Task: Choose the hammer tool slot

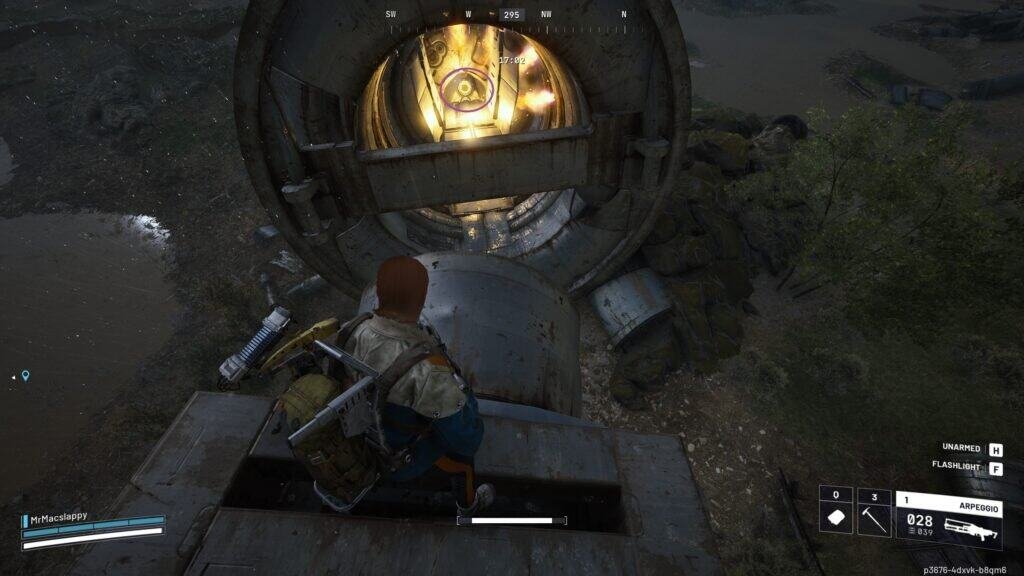Action: 874,512
